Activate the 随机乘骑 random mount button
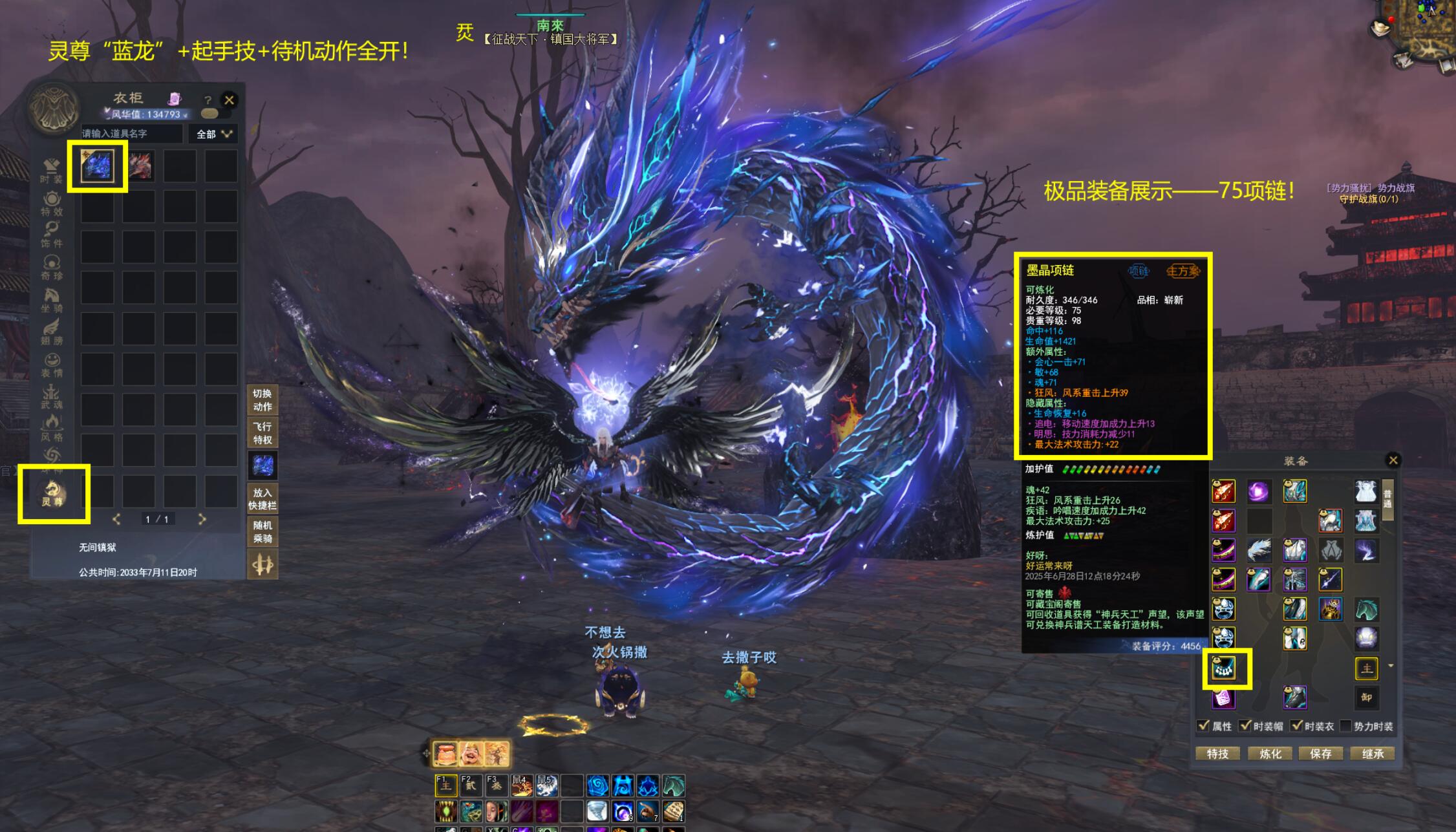This screenshot has width=1456, height=832. (262, 532)
